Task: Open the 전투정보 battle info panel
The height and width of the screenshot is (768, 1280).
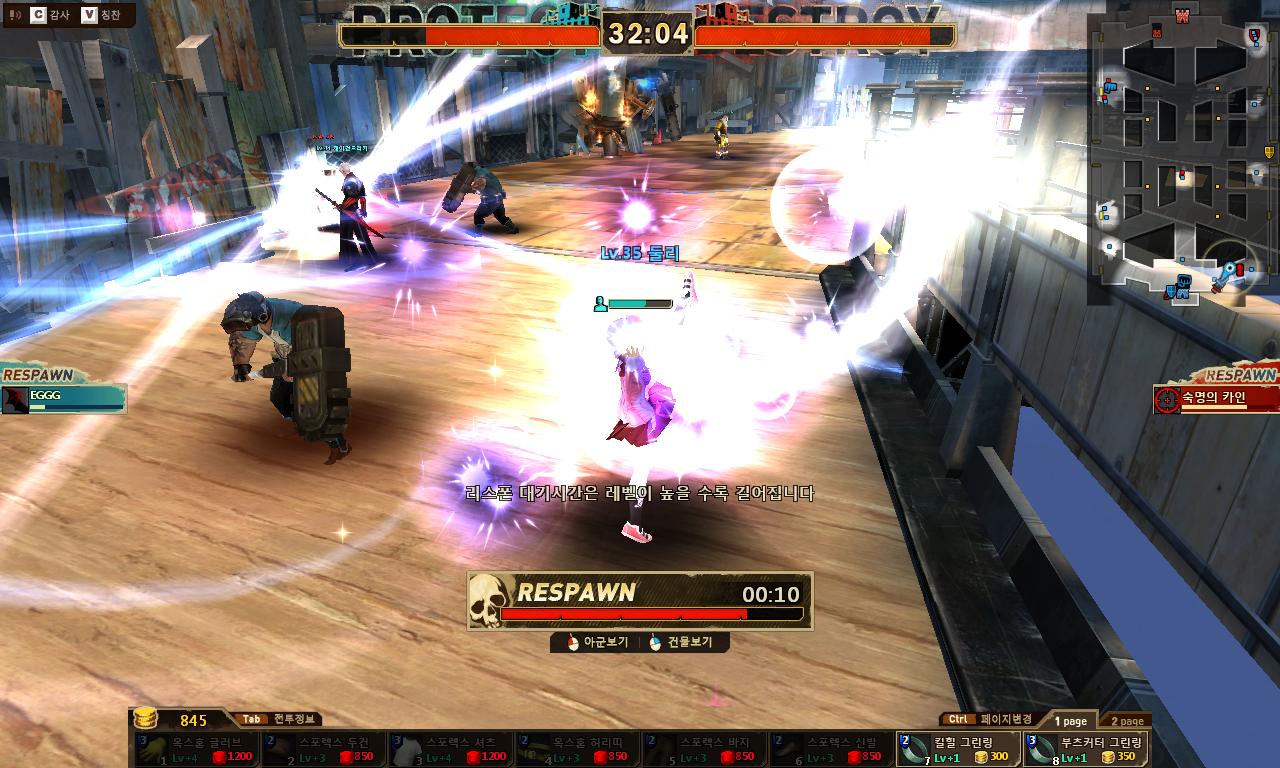Action: pos(279,719)
